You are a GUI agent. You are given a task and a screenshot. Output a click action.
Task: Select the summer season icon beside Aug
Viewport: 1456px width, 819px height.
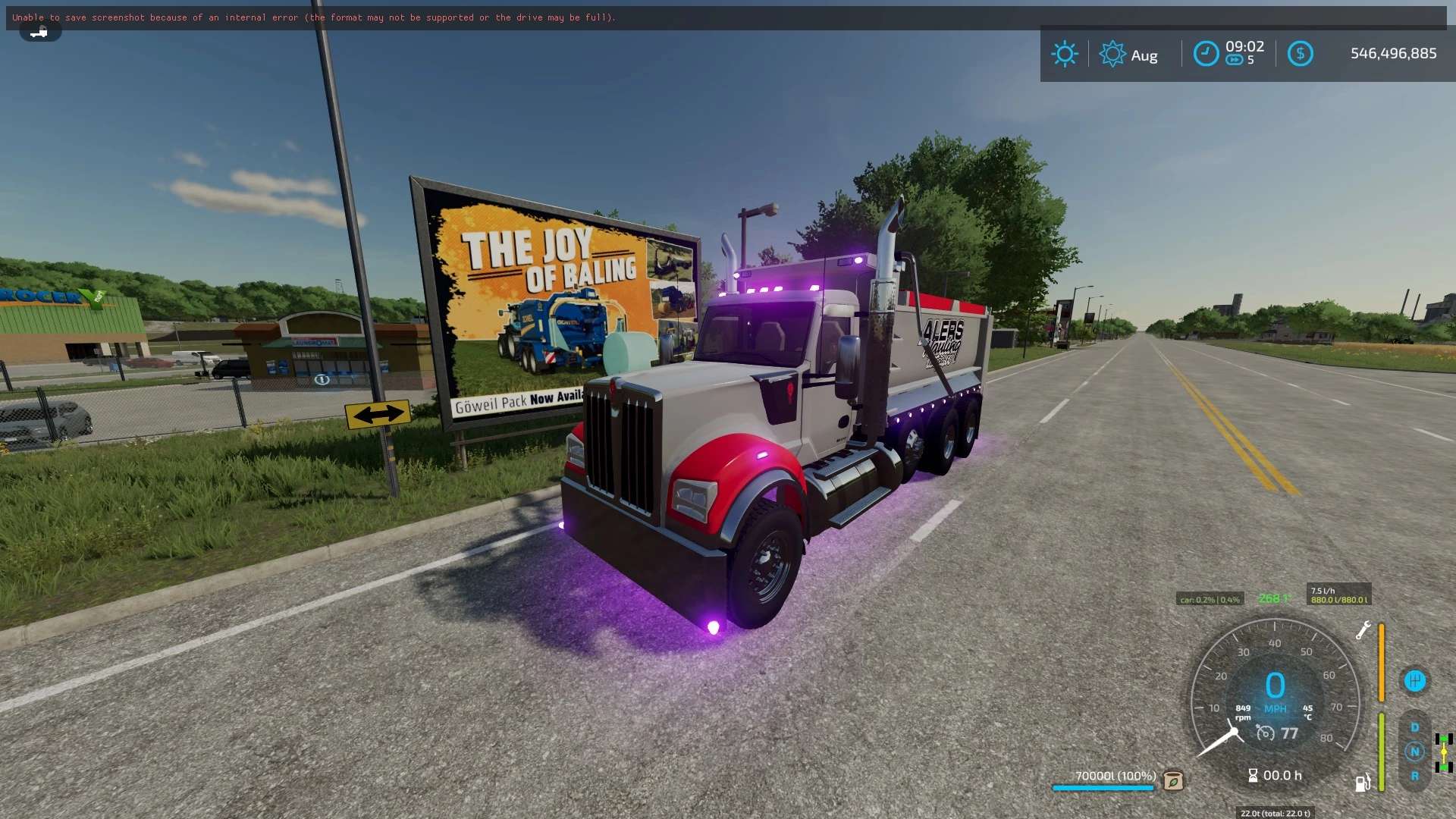click(1112, 54)
